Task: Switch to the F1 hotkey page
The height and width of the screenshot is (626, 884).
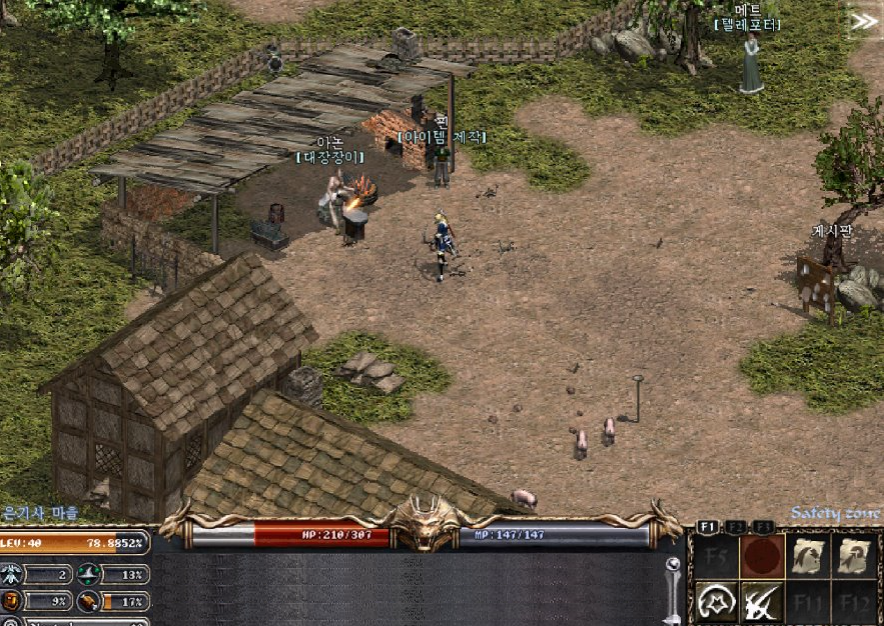Action: click(x=707, y=526)
